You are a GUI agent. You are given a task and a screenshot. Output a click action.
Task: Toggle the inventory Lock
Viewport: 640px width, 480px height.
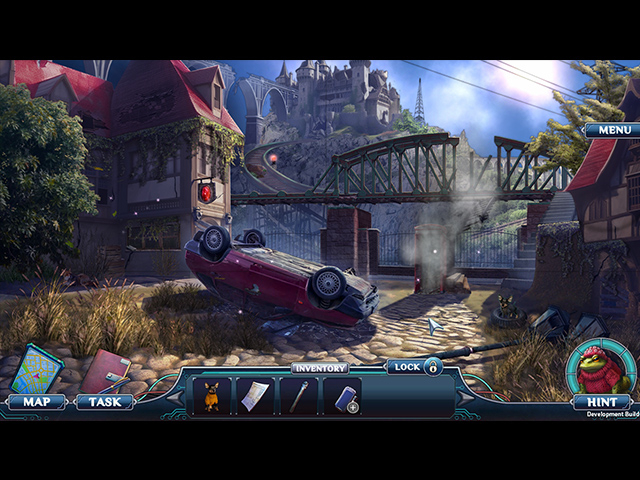(x=416, y=367)
